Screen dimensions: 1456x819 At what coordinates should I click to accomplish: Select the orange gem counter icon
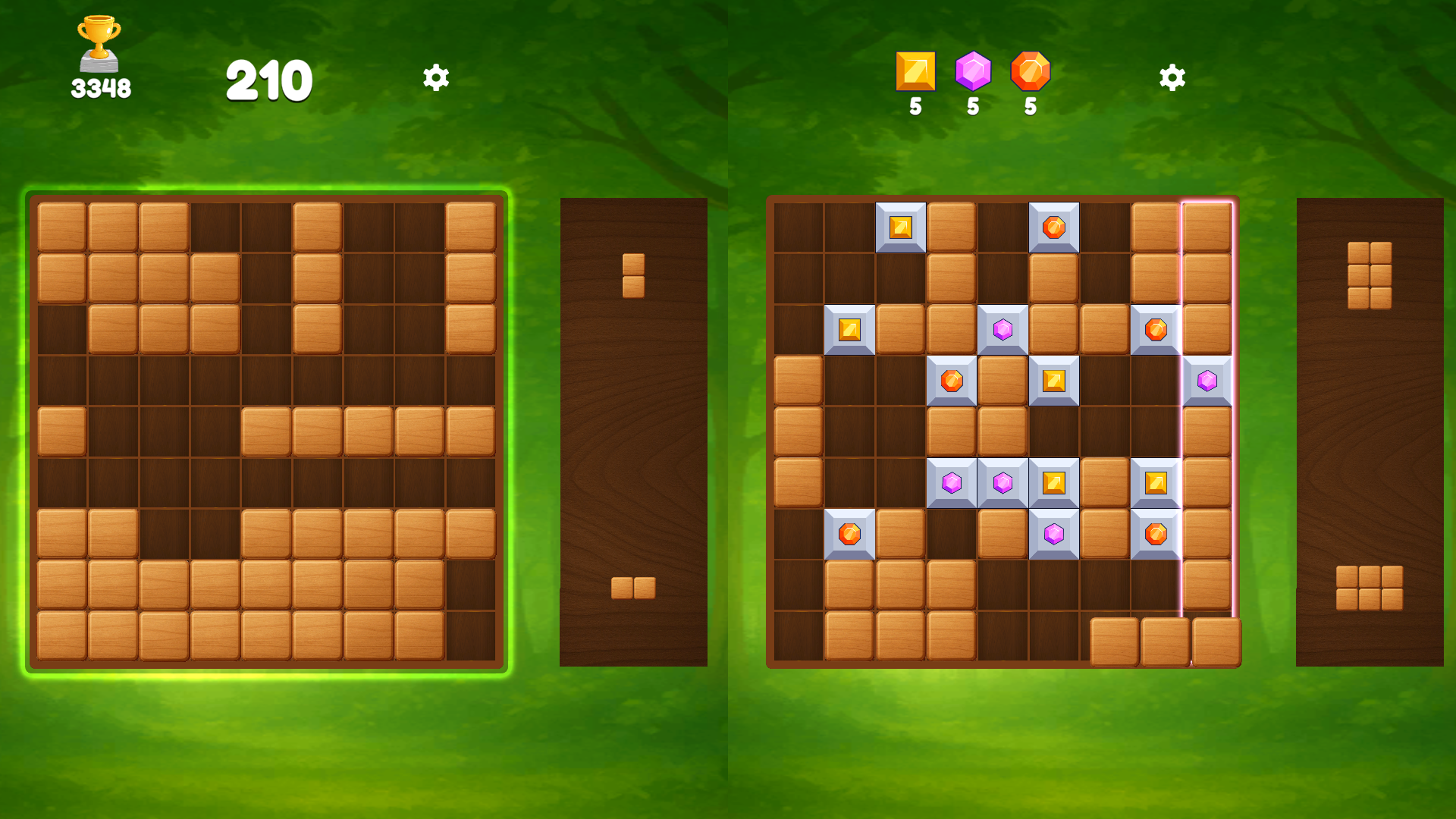coord(1031,72)
